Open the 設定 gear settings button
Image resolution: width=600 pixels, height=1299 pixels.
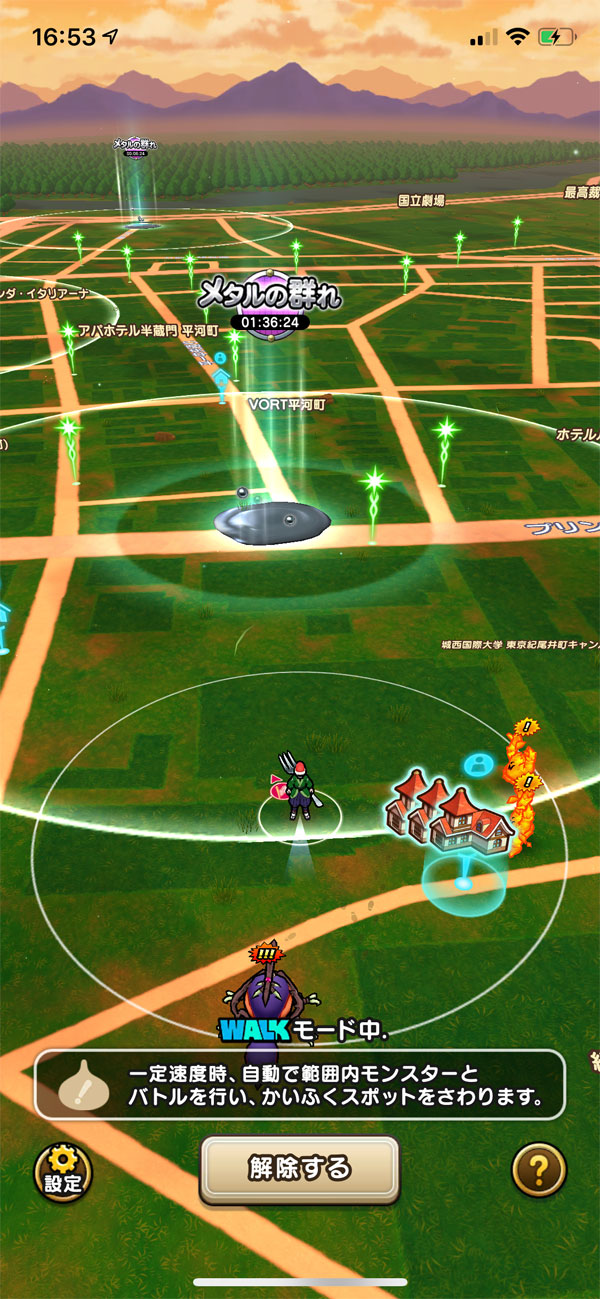[x=63, y=1171]
